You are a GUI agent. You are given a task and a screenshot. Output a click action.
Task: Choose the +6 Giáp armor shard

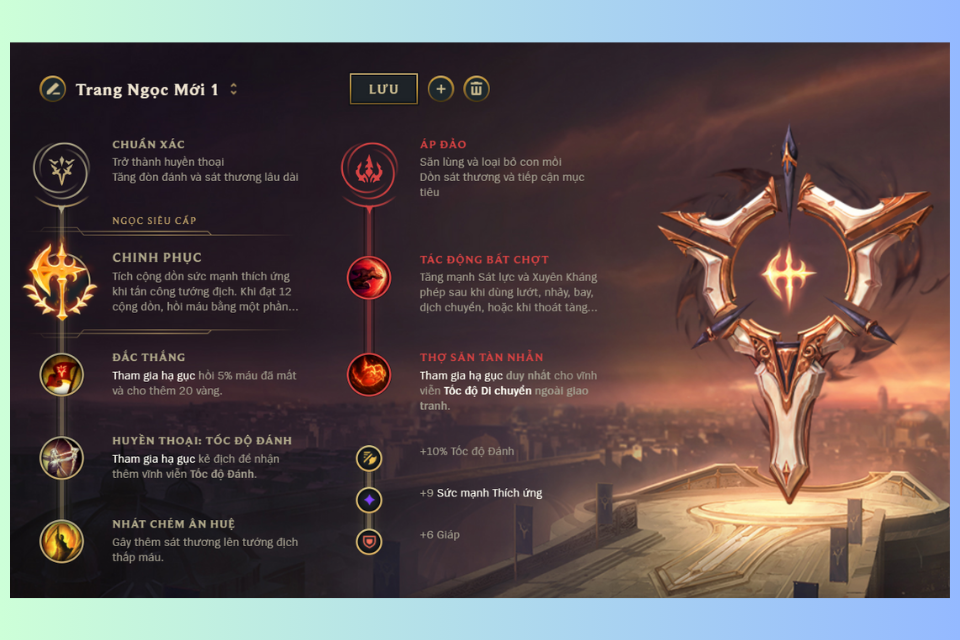click(369, 541)
